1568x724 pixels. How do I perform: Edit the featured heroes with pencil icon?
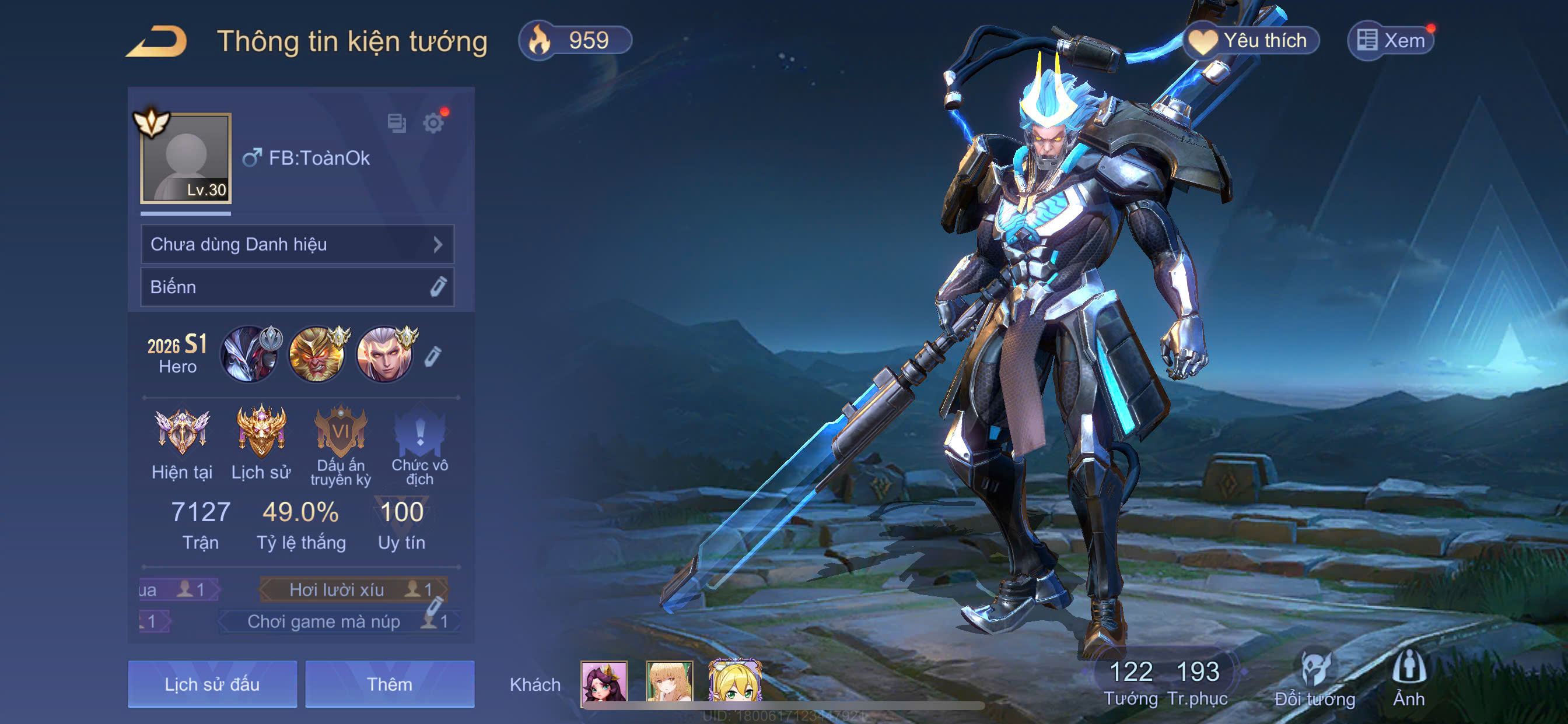point(432,356)
